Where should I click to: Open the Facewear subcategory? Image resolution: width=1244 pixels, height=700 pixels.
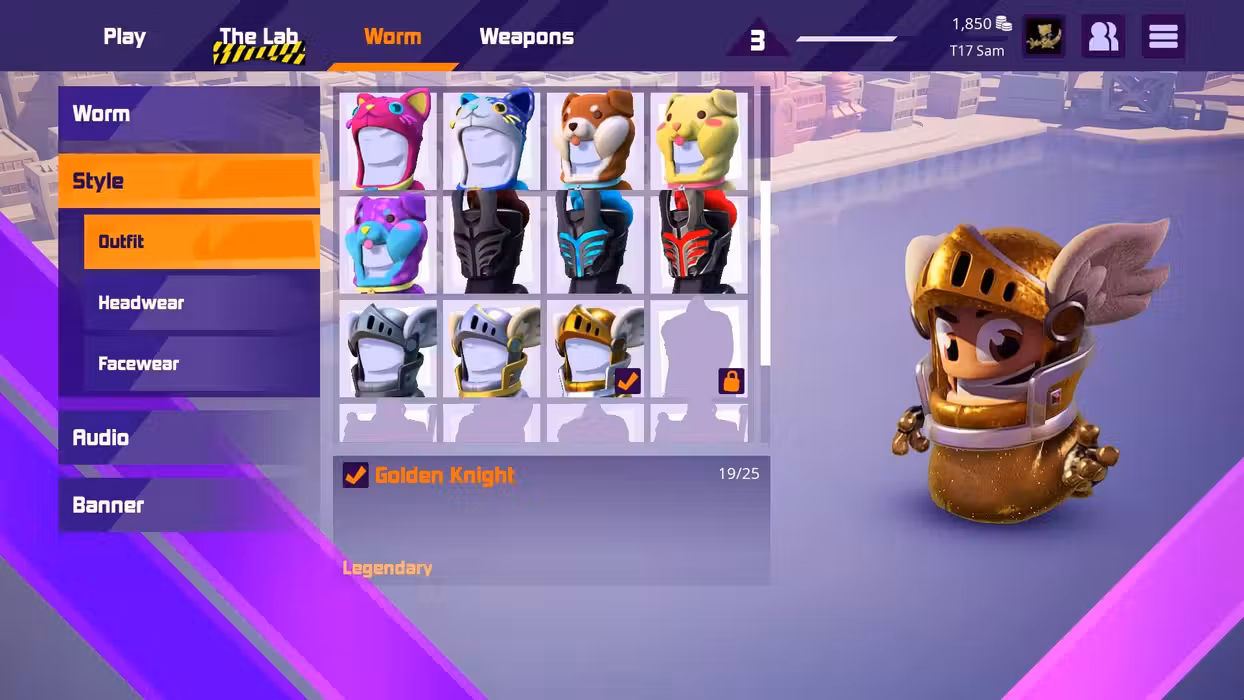coord(201,364)
